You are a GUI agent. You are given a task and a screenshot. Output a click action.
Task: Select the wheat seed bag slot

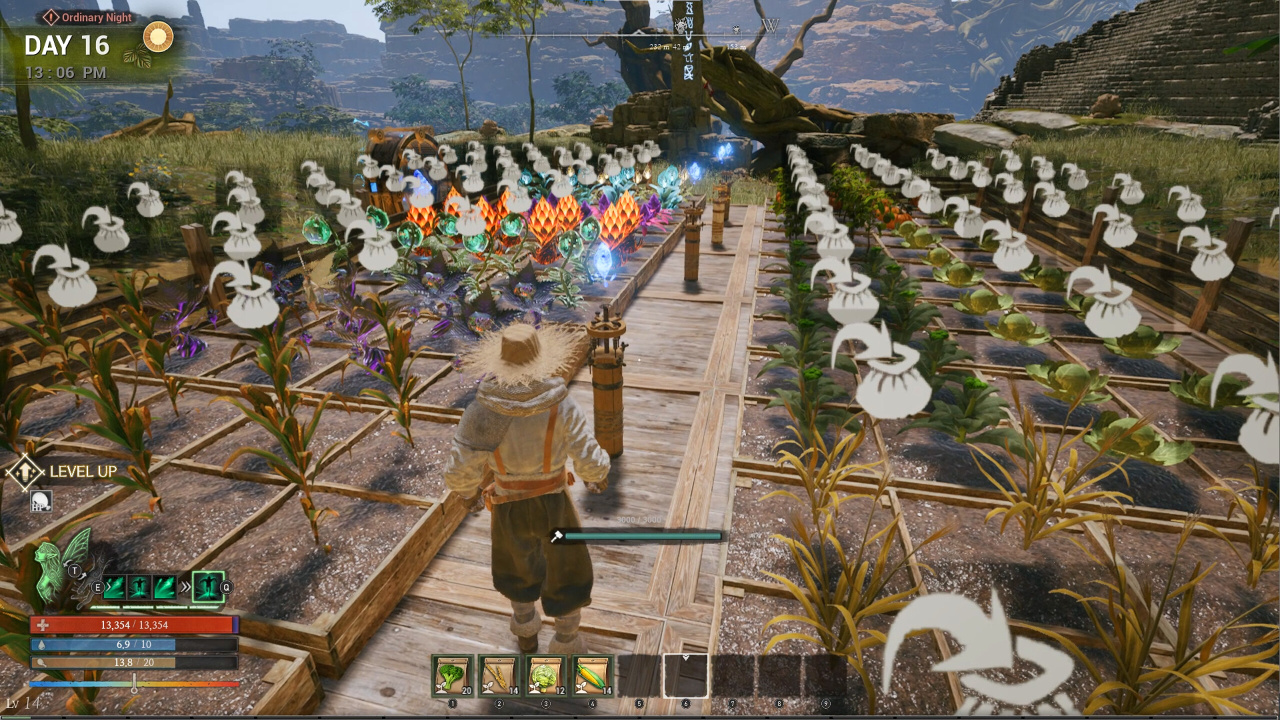[499, 675]
